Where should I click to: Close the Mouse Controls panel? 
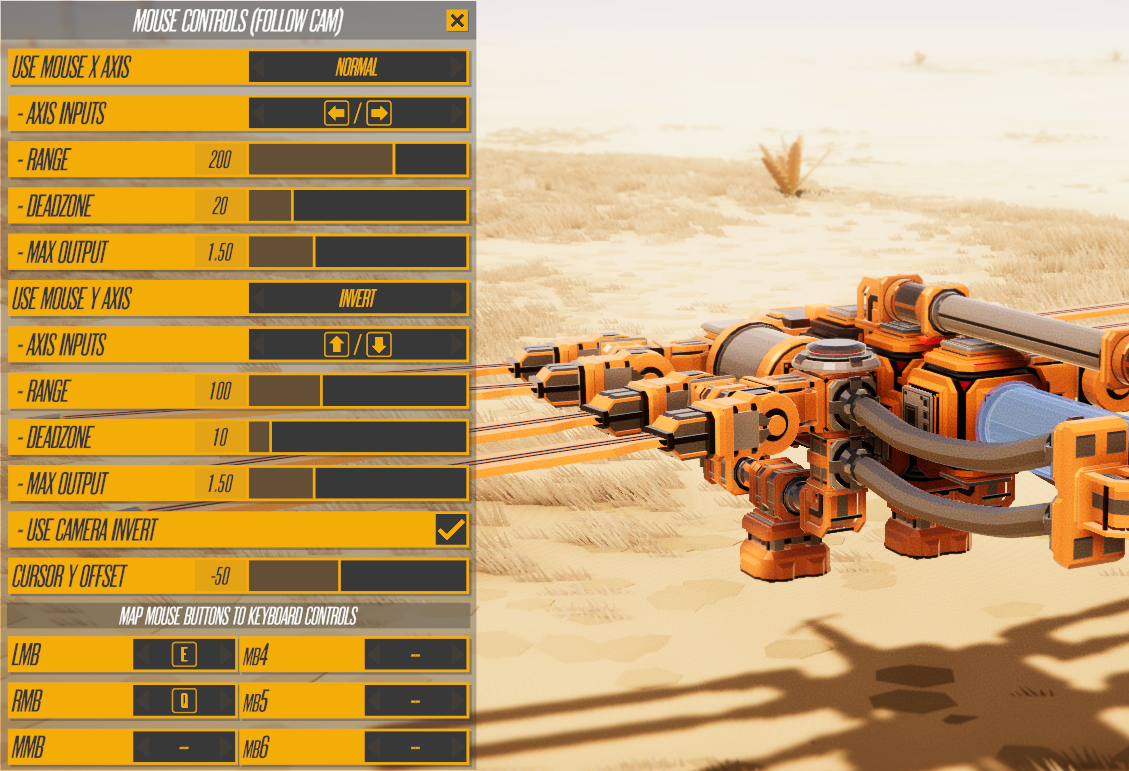click(x=457, y=20)
